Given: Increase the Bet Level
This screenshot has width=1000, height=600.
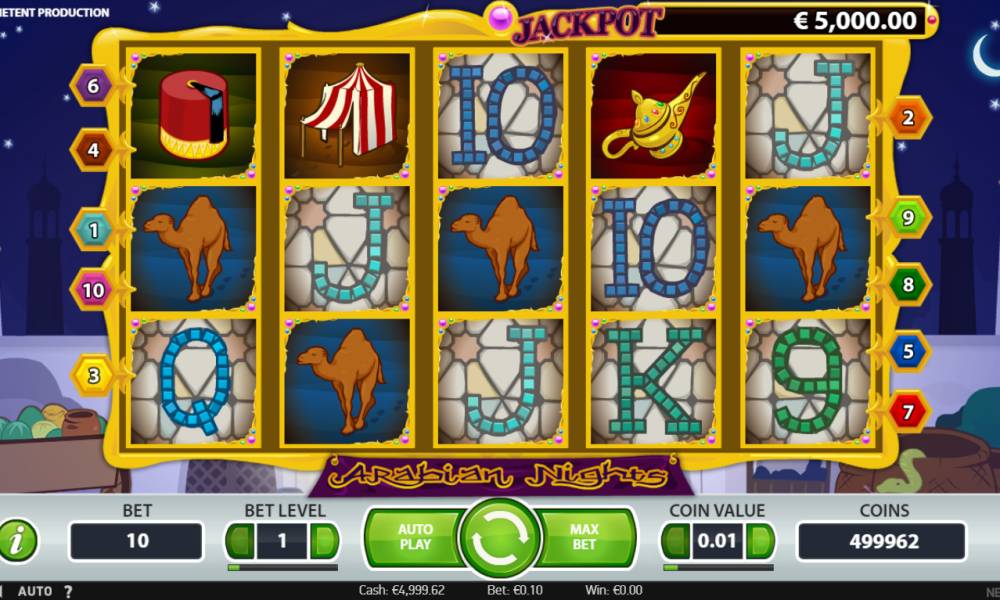Looking at the screenshot, I should (x=324, y=541).
